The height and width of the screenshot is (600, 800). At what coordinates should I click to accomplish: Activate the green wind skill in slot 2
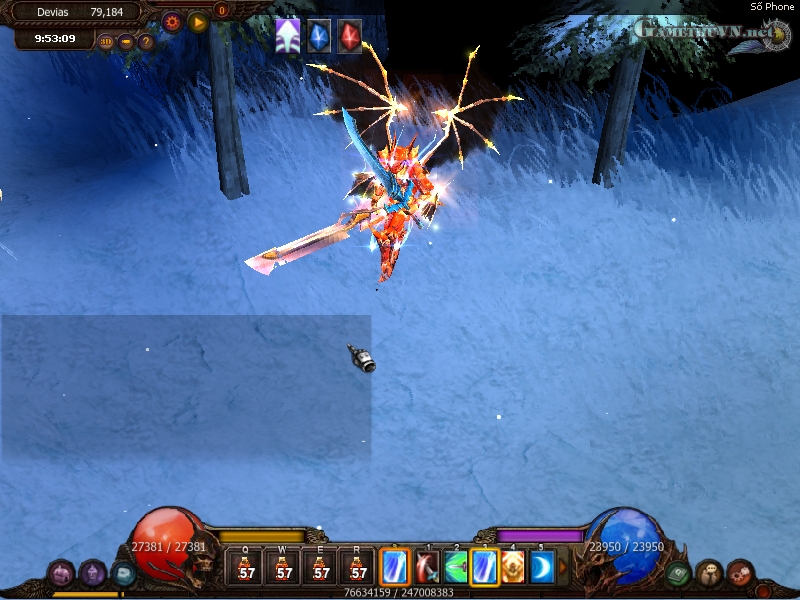456,567
